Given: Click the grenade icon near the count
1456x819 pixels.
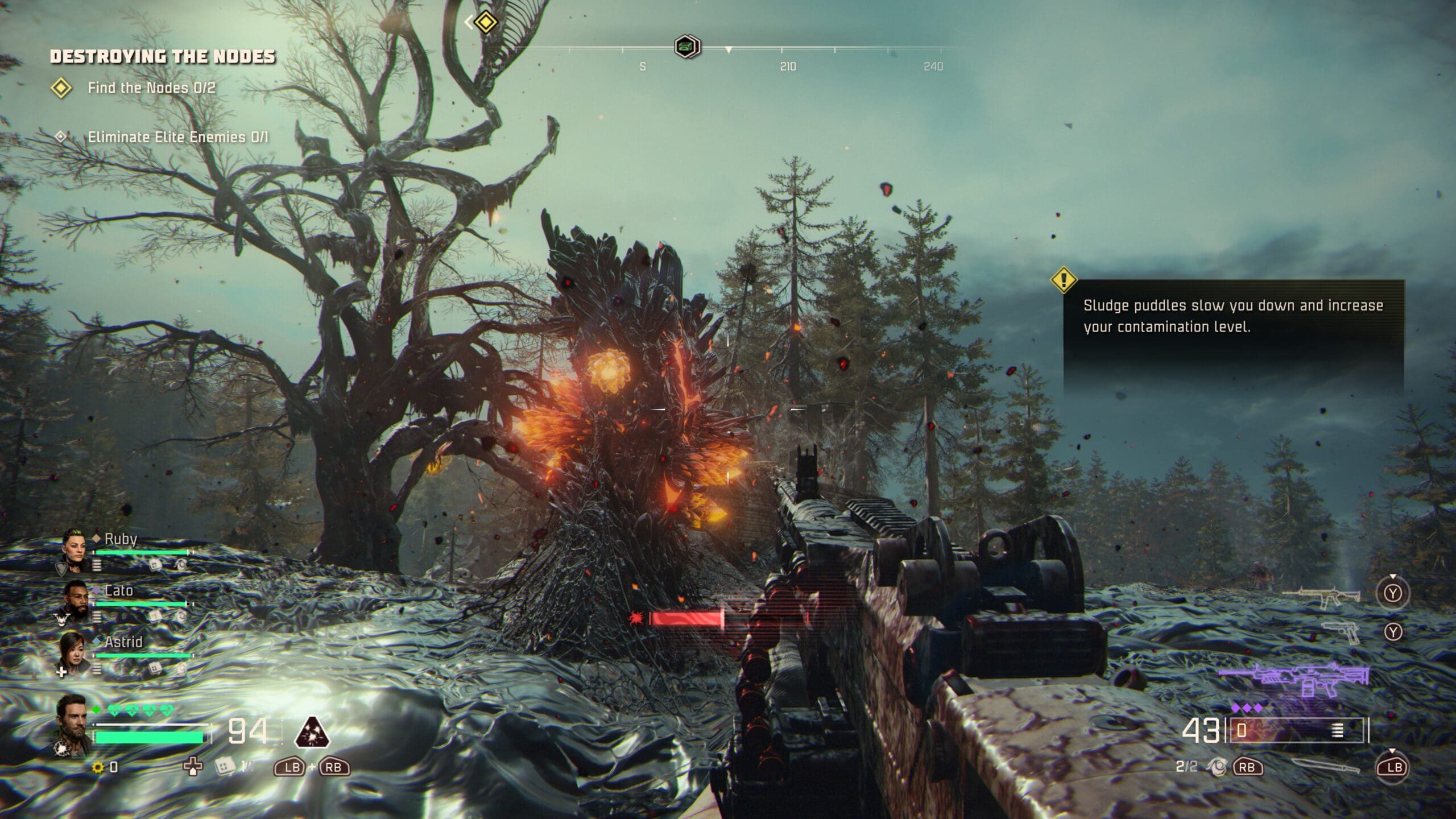Looking at the screenshot, I should pos(1217,767).
